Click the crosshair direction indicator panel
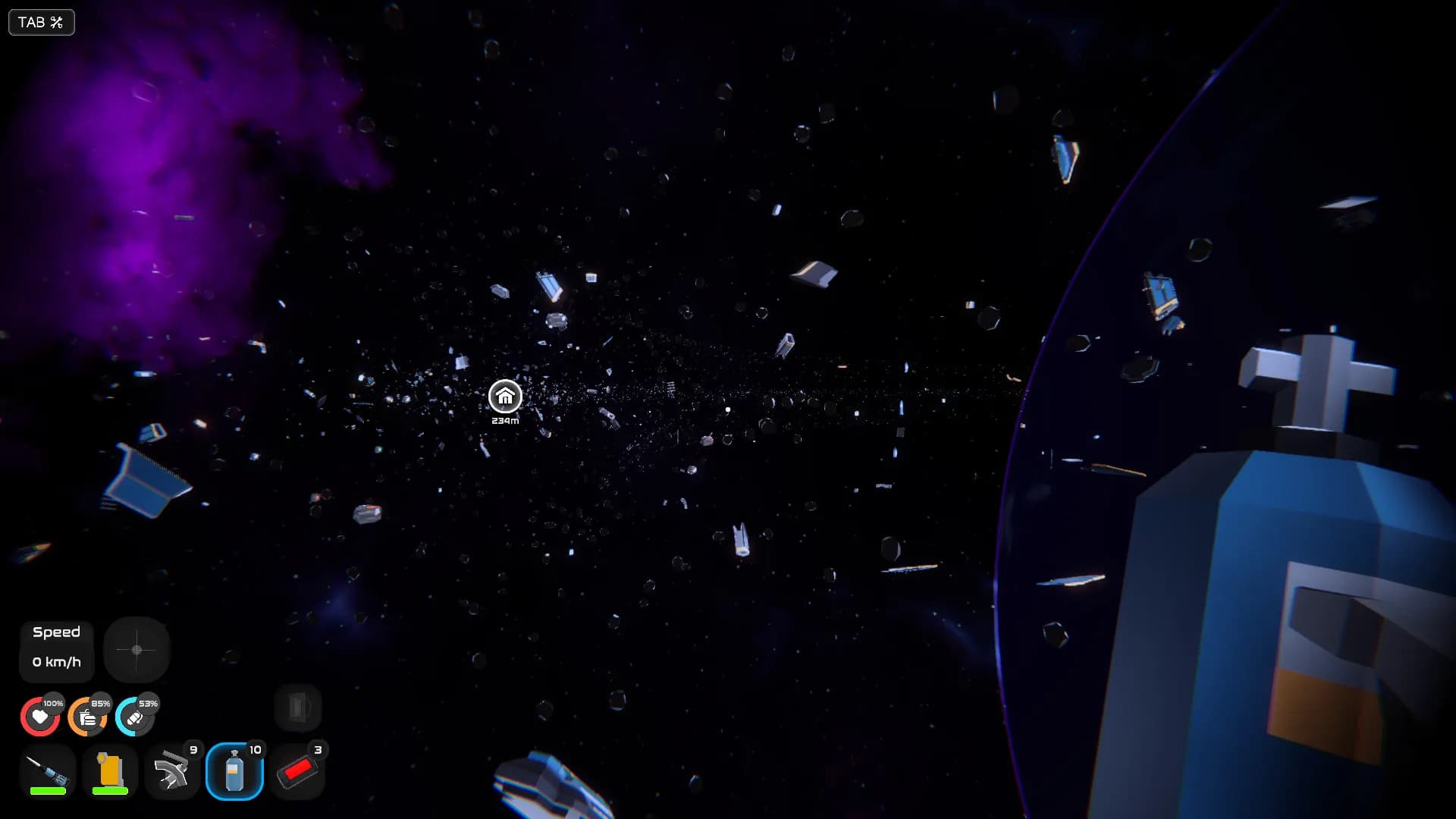The image size is (1456, 819). click(x=136, y=650)
